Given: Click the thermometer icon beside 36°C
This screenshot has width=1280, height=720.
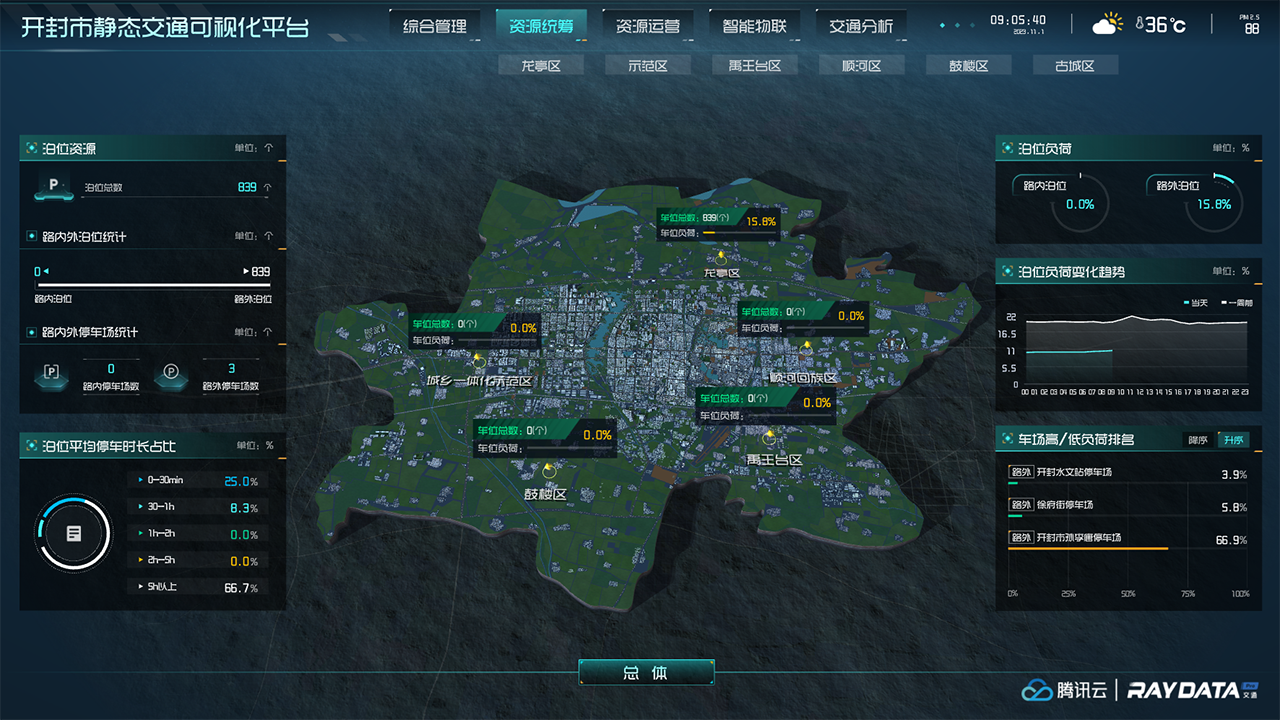Looking at the screenshot, I should click(x=1142, y=22).
